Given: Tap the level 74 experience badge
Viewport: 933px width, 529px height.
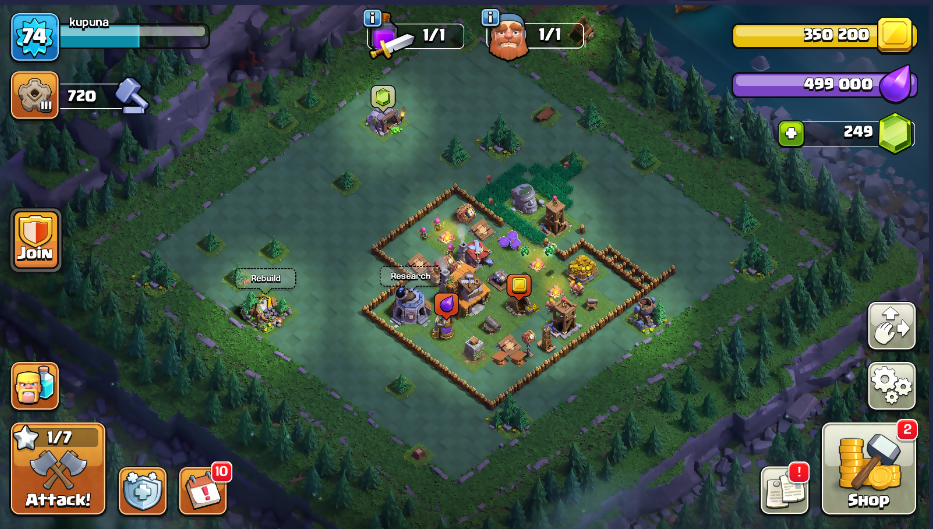Looking at the screenshot, I should (x=33, y=37).
